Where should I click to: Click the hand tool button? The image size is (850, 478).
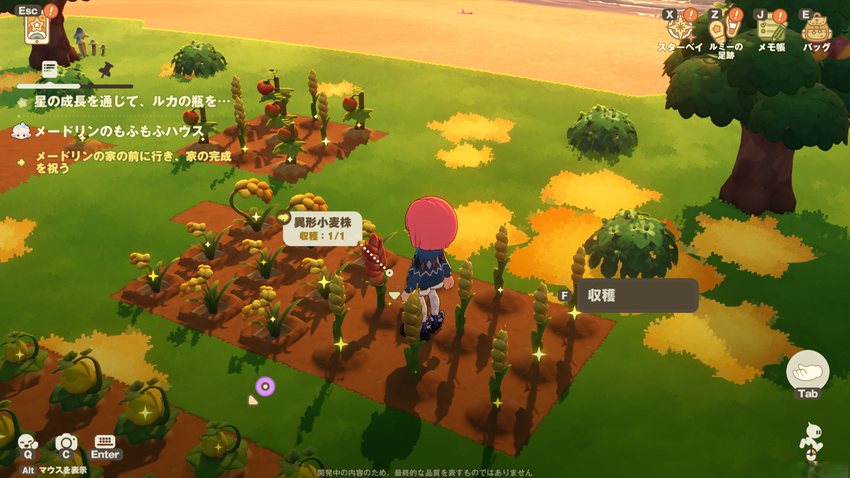807,370
